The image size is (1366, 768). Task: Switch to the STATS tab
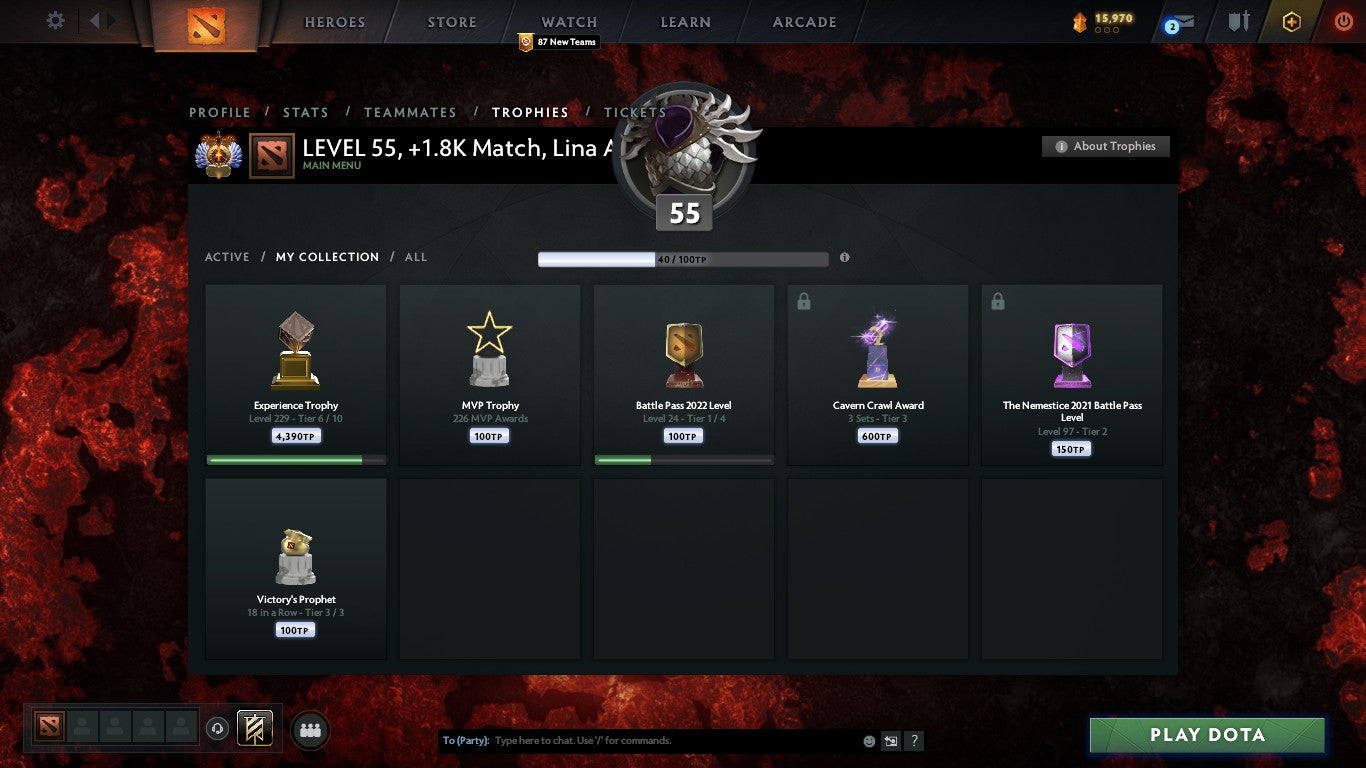tap(306, 112)
